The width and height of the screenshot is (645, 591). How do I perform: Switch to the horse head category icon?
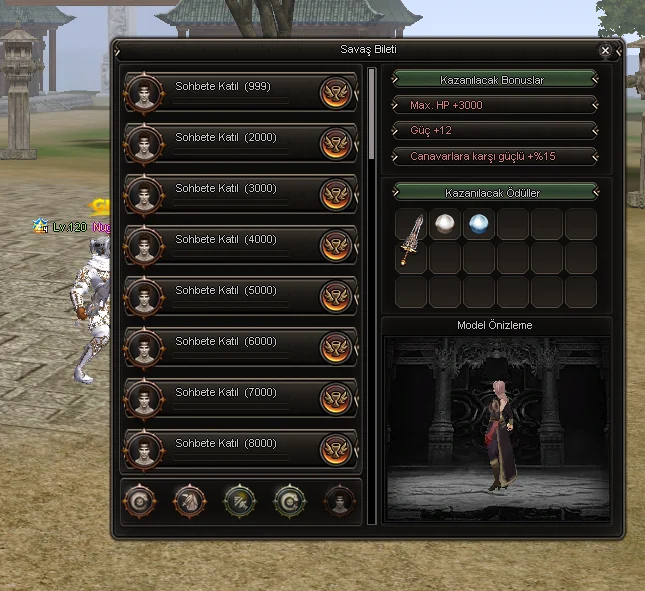tap(189, 500)
